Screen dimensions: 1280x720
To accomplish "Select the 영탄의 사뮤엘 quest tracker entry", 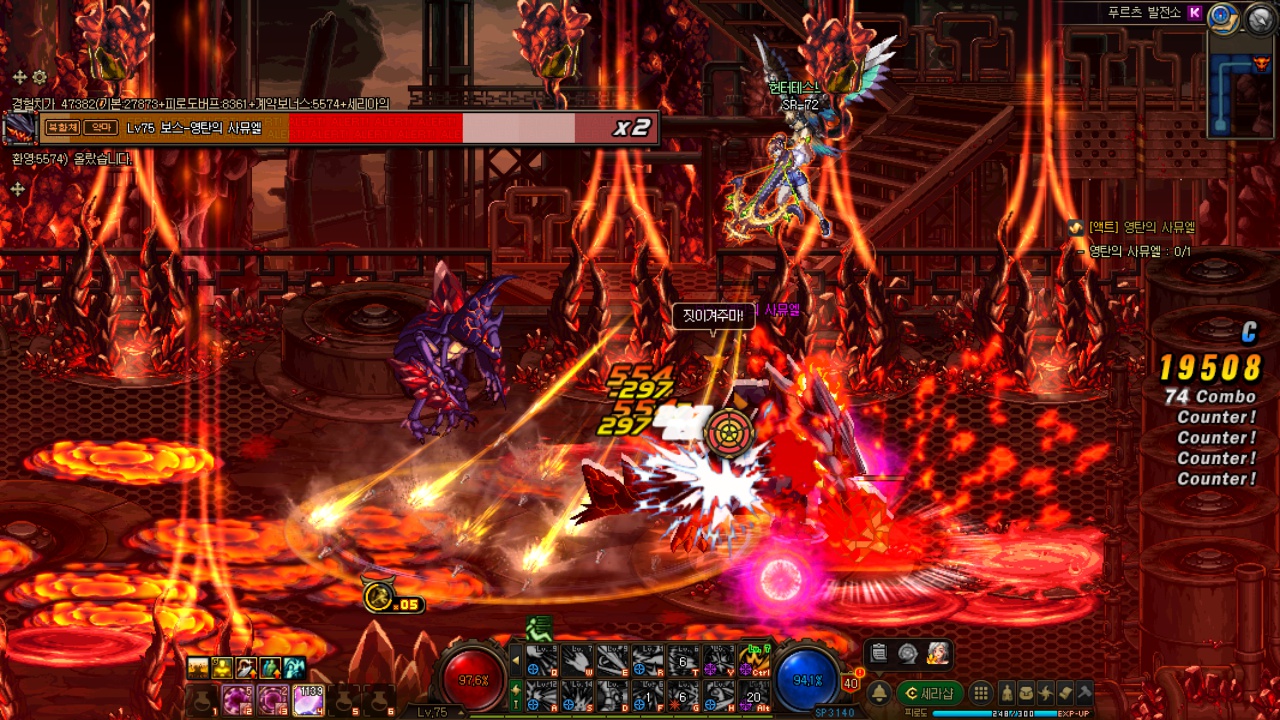I will click(1140, 228).
